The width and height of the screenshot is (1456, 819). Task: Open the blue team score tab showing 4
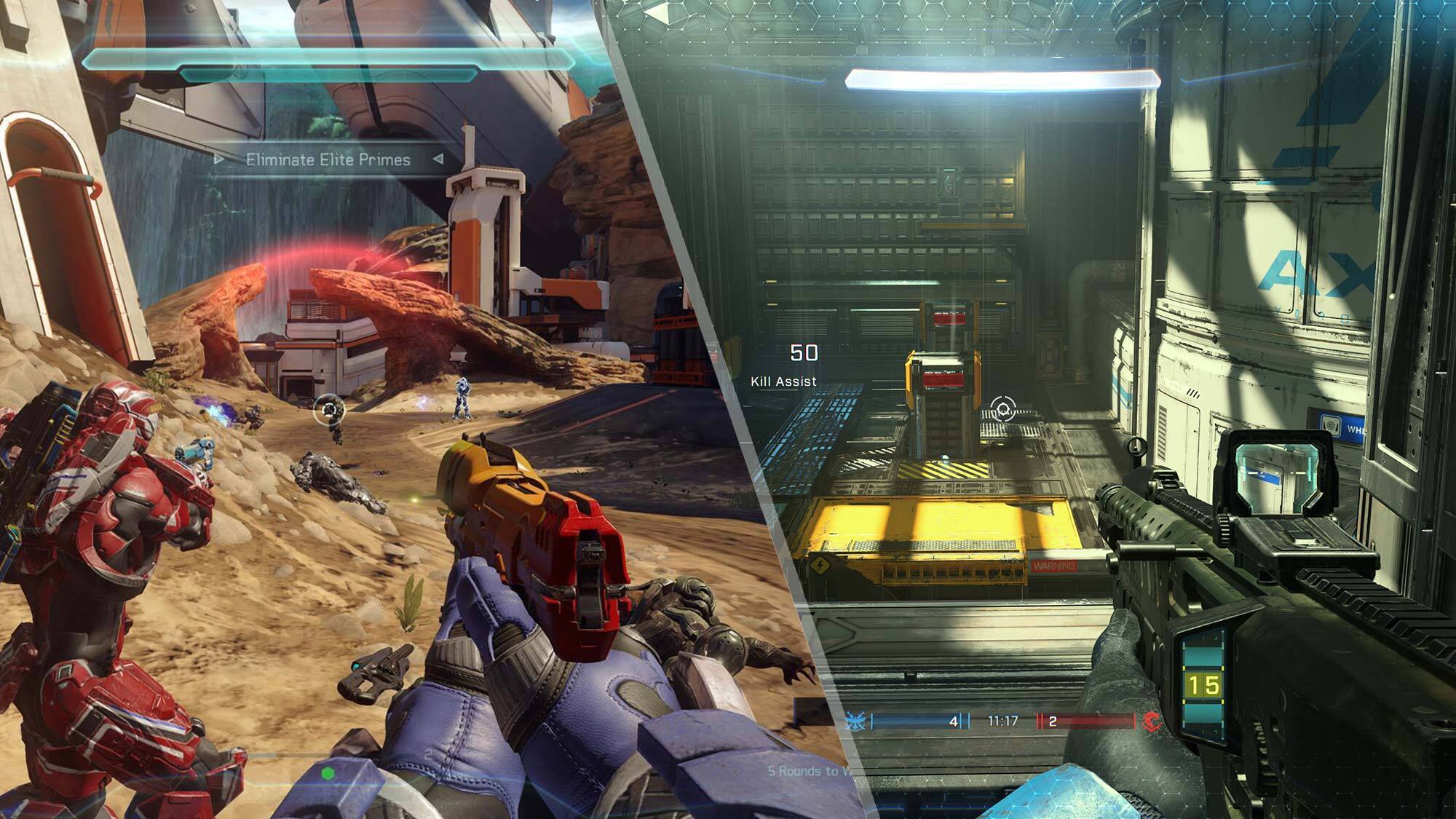(954, 721)
